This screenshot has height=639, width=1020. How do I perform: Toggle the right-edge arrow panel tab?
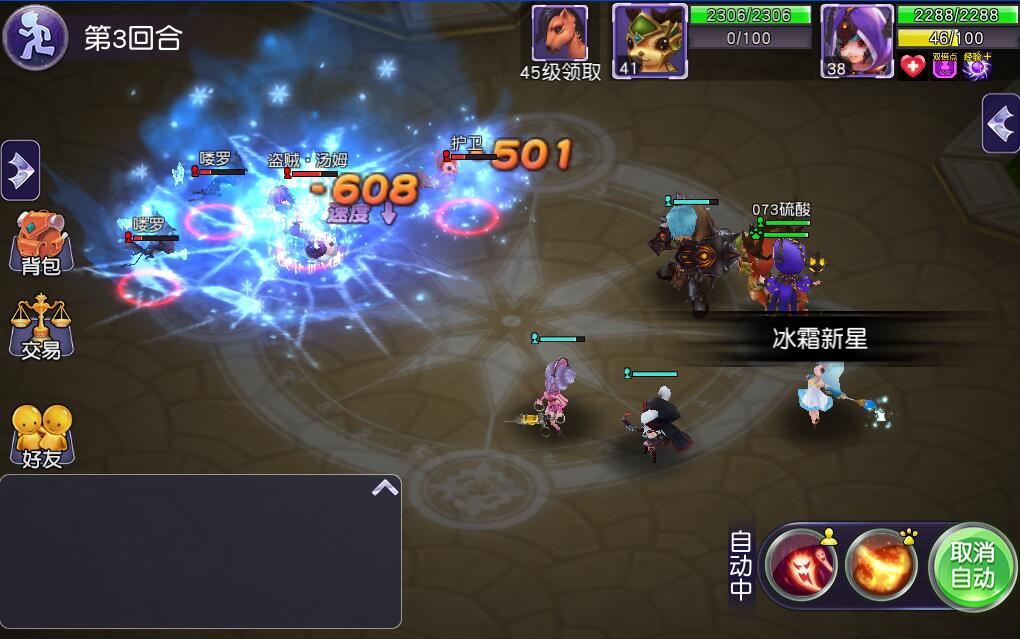[x=1001, y=123]
